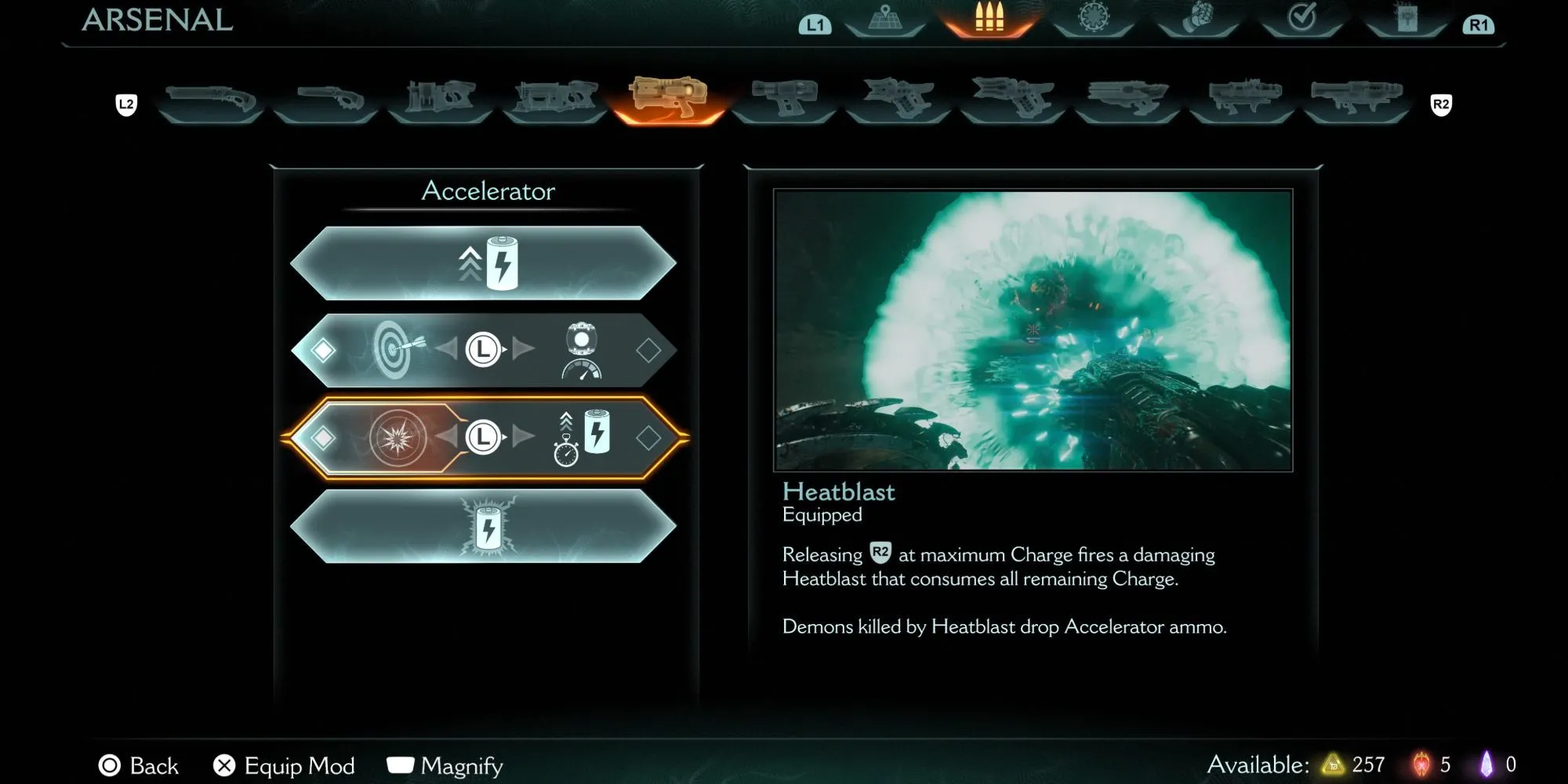Switch to the shield saw gear tab
Viewport: 1568px width, 784px height.
(x=1094, y=19)
